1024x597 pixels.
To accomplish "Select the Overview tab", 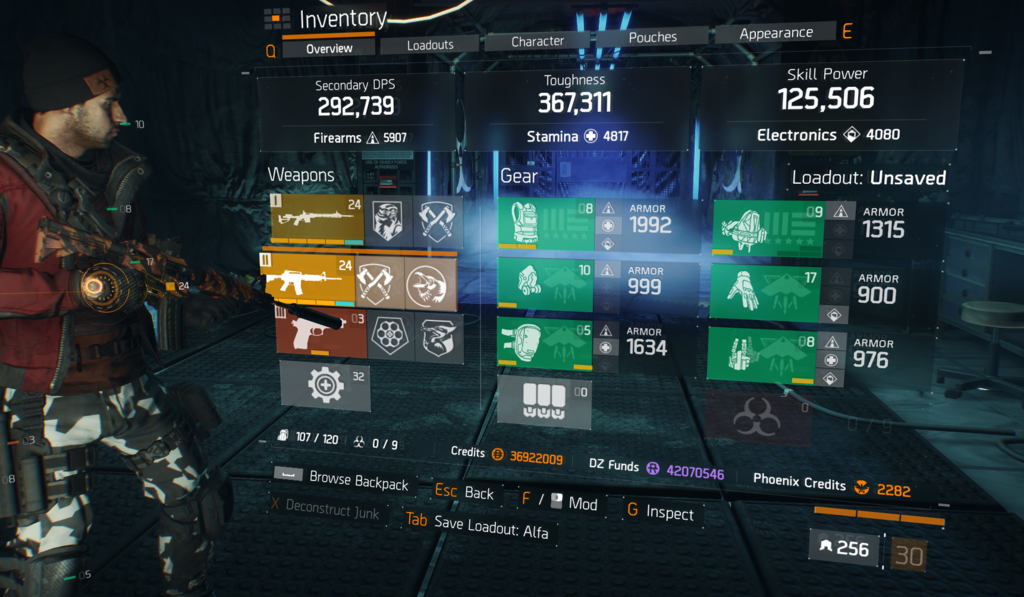I will [329, 48].
